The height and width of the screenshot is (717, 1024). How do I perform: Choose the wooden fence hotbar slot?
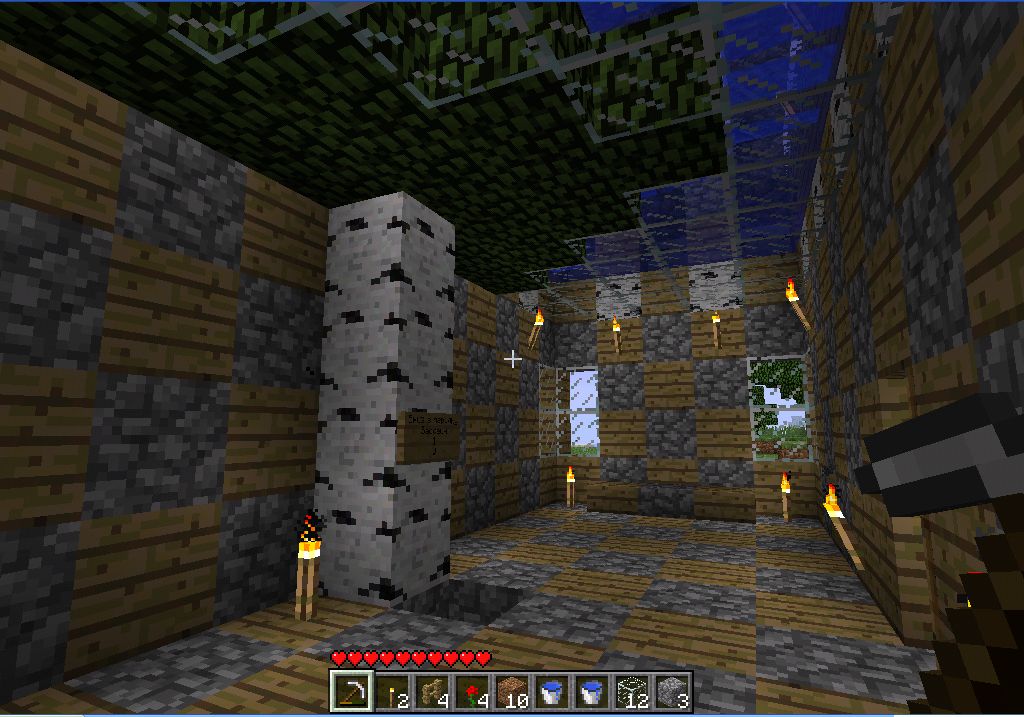pyautogui.click(x=431, y=691)
